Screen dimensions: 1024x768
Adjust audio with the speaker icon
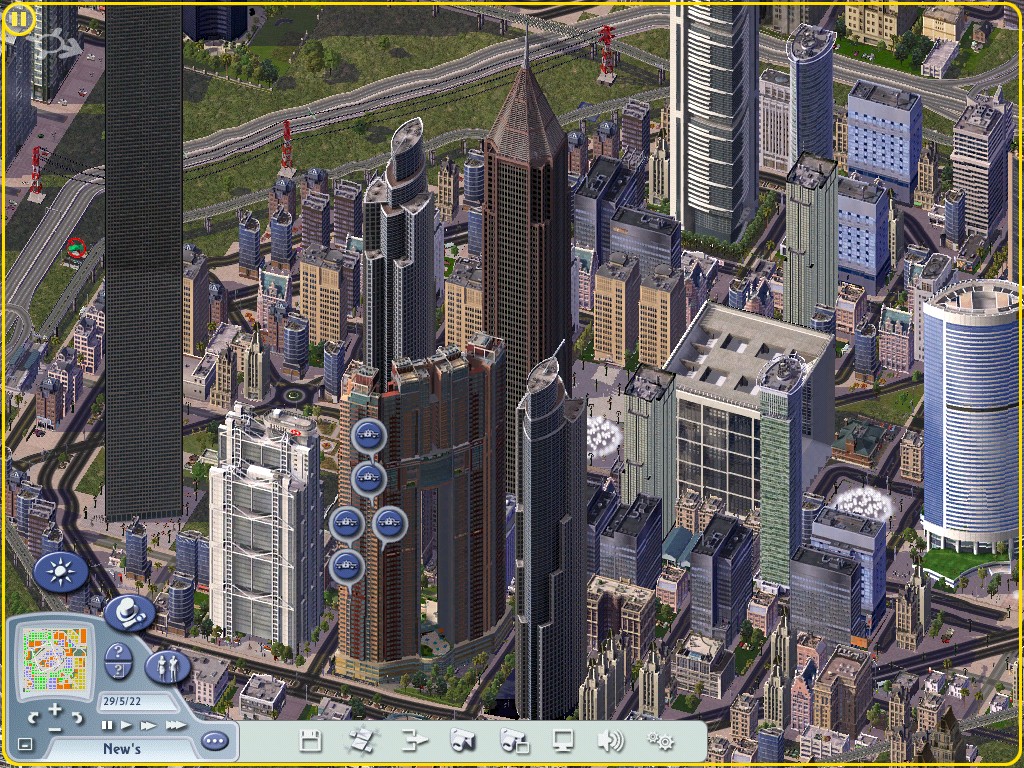click(x=610, y=741)
